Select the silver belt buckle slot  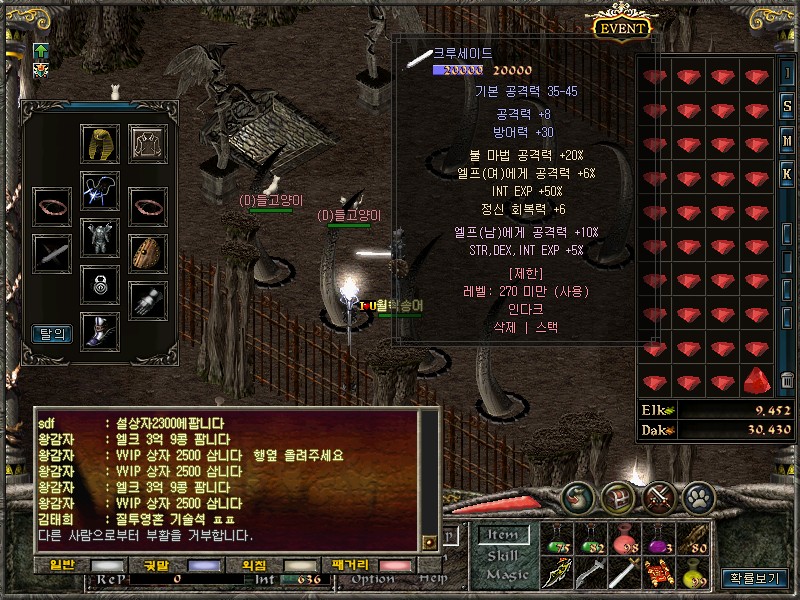click(100, 285)
